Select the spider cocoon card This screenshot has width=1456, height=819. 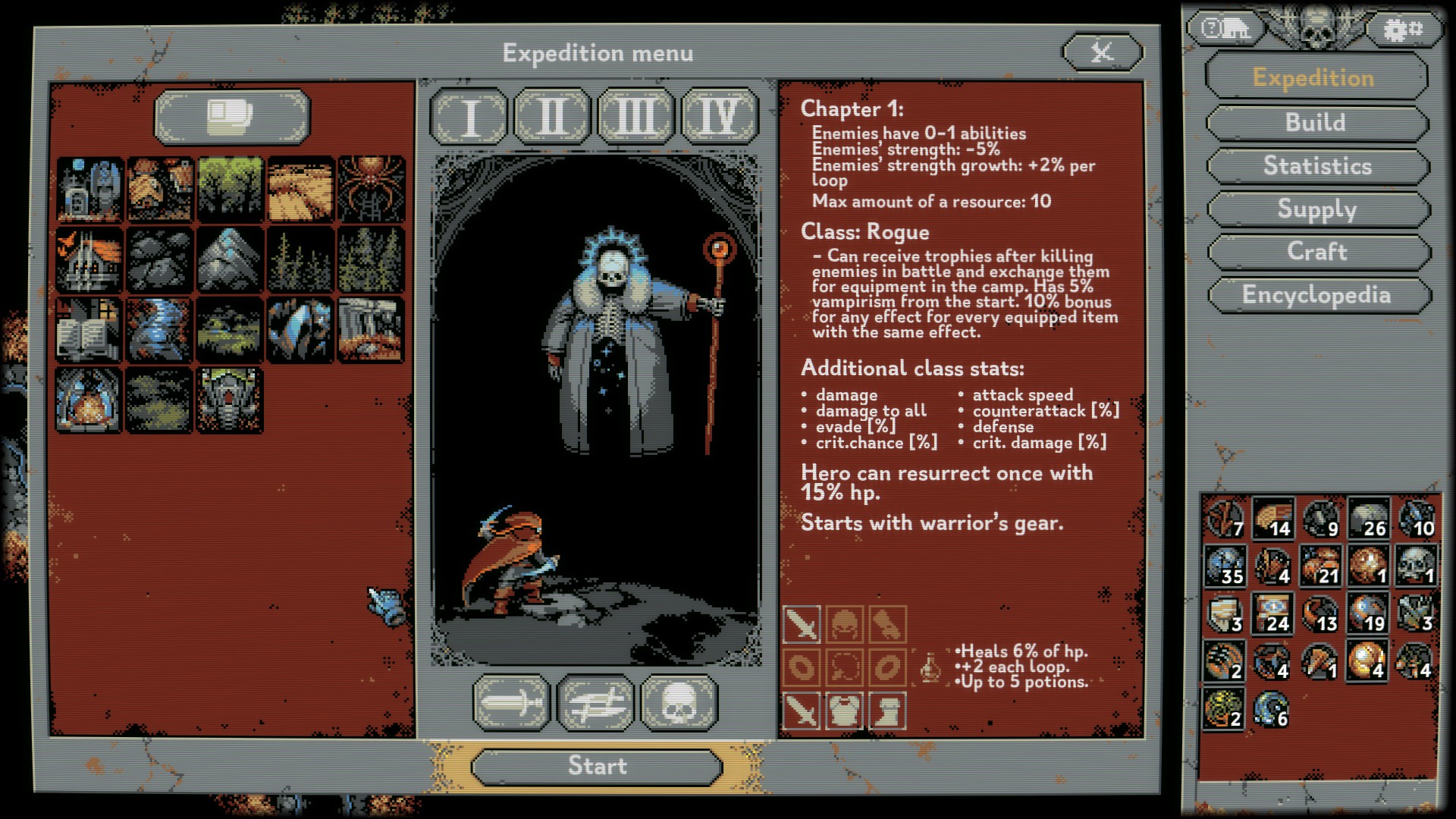pyautogui.click(x=372, y=190)
